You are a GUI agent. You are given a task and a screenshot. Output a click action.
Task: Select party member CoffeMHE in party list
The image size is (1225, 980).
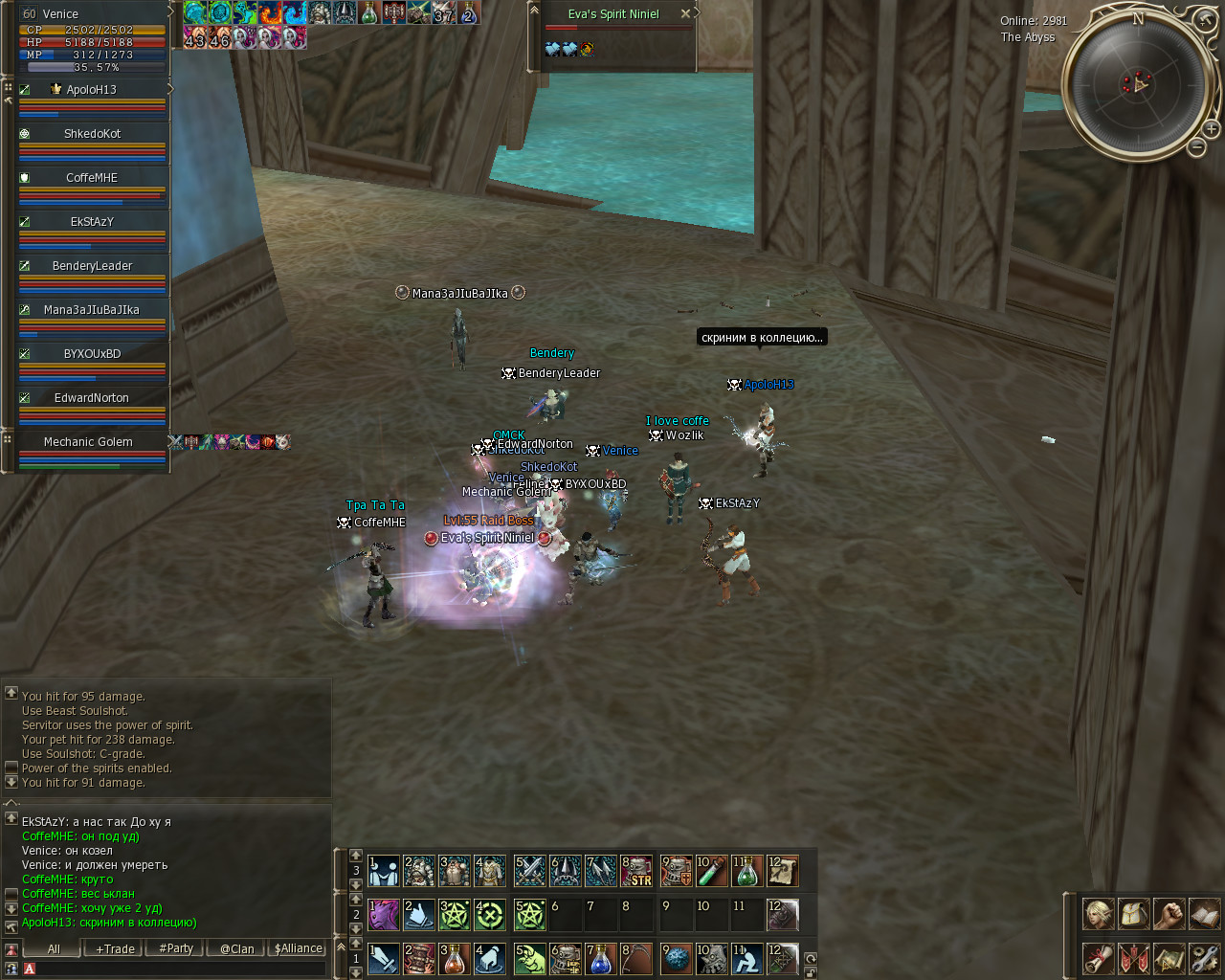click(92, 178)
